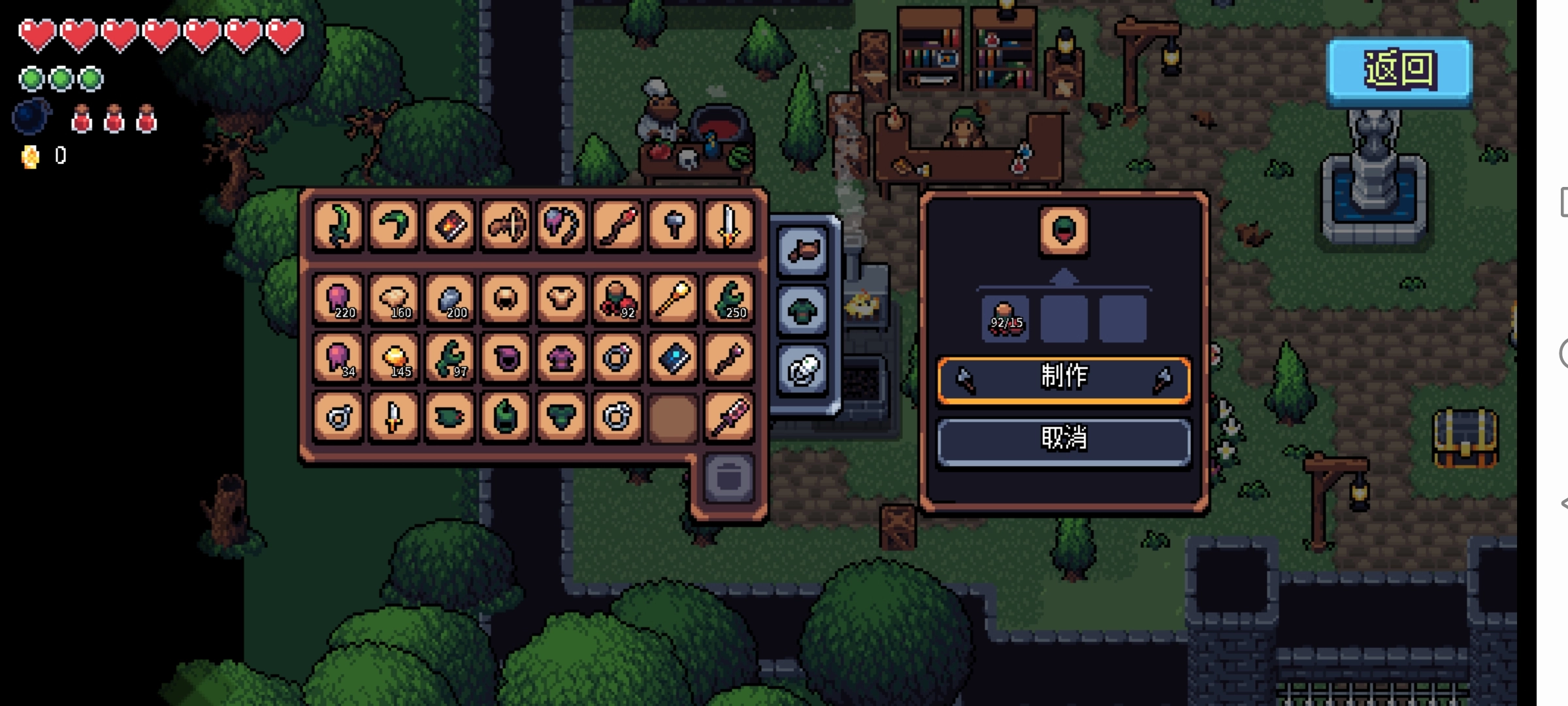1568x706 pixels.
Task: Click the gold nugget stack of 145
Action: [393, 358]
